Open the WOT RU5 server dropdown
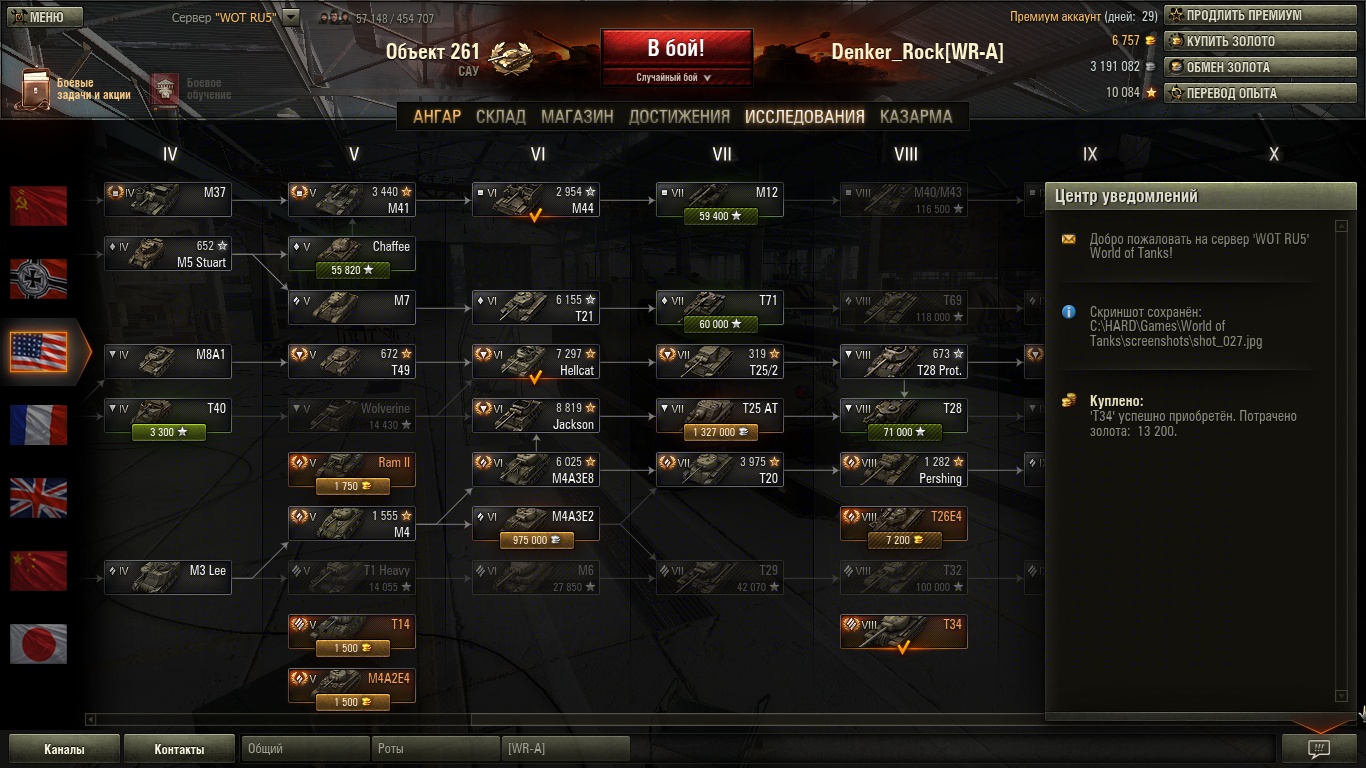Image resolution: width=1366 pixels, height=768 pixels. tap(291, 17)
